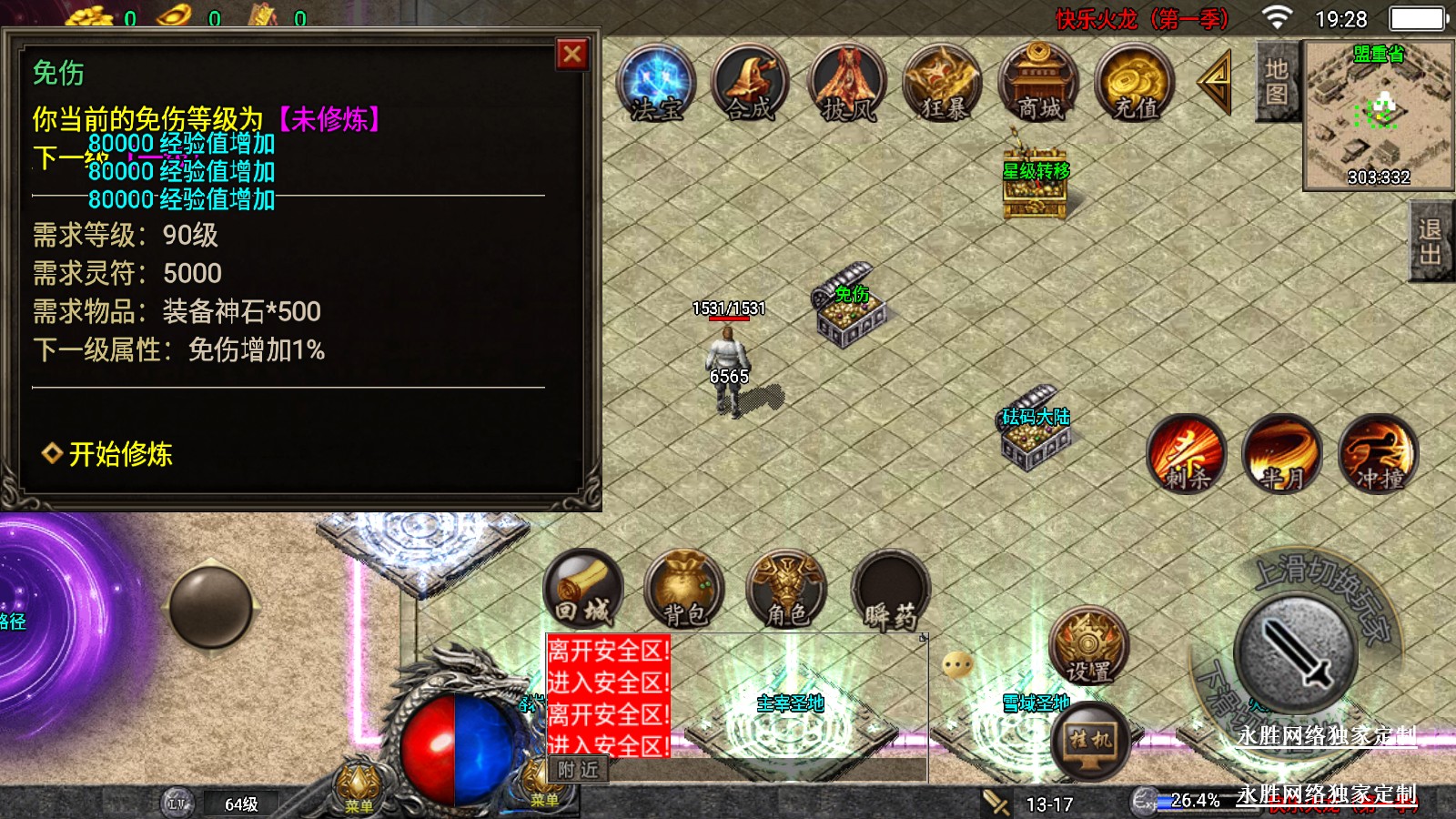The height and width of the screenshot is (819, 1456).
Task: Open the 地图 map button
Action: pos(1276,82)
